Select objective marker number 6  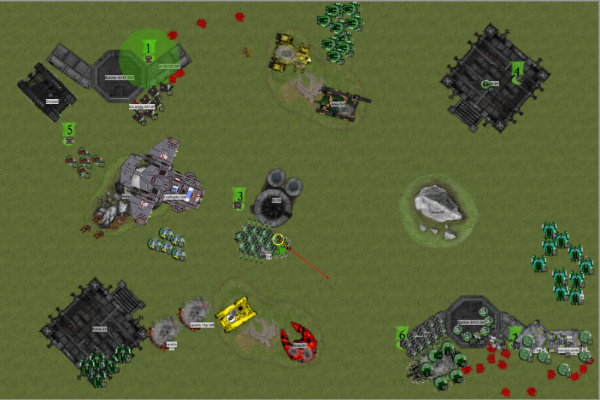pyautogui.click(x=402, y=335)
